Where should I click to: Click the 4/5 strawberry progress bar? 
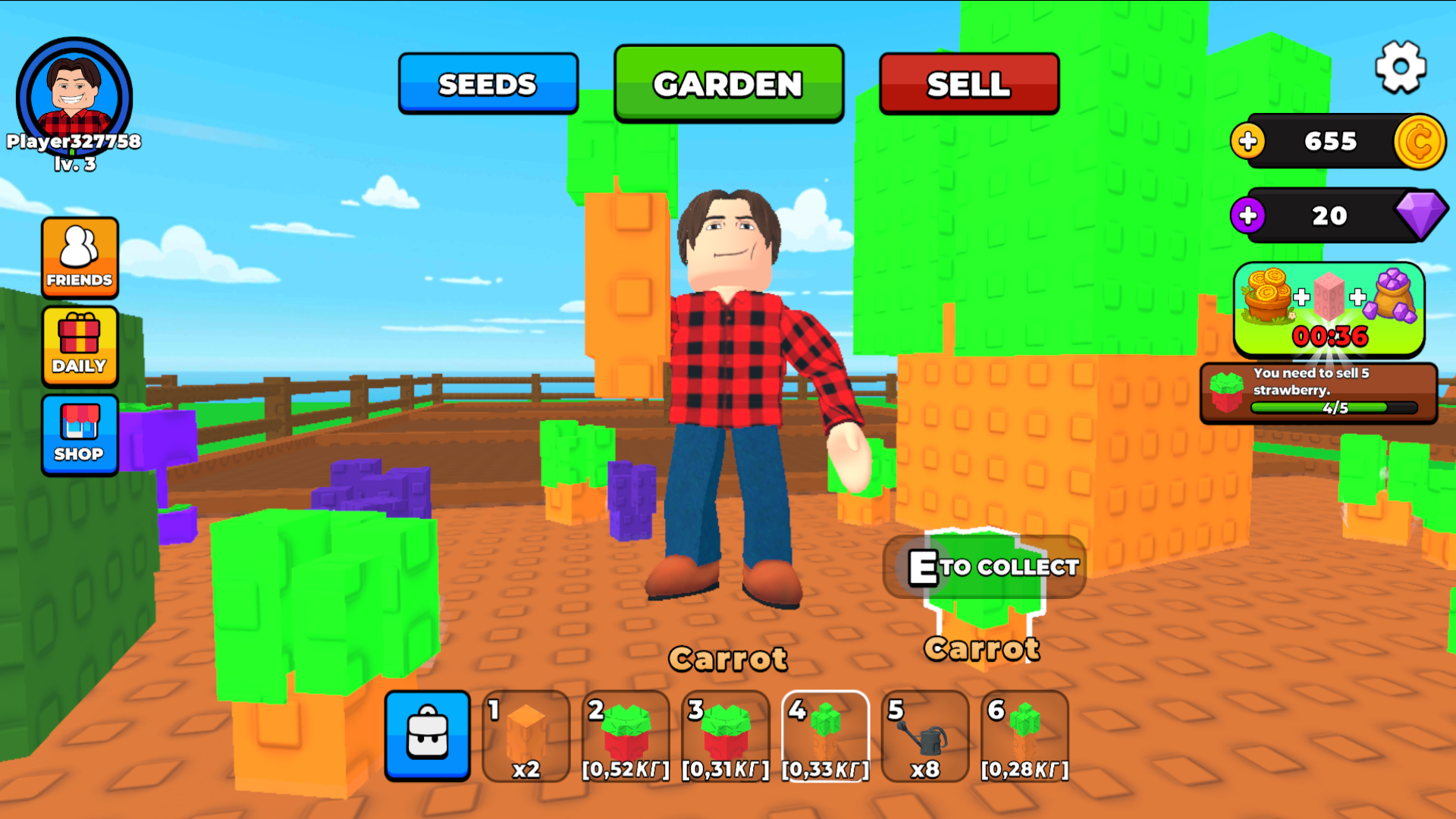(1337, 407)
